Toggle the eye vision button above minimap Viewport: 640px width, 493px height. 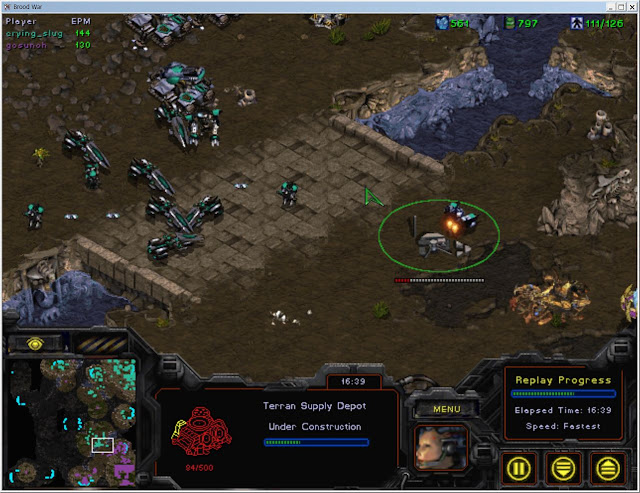point(34,343)
